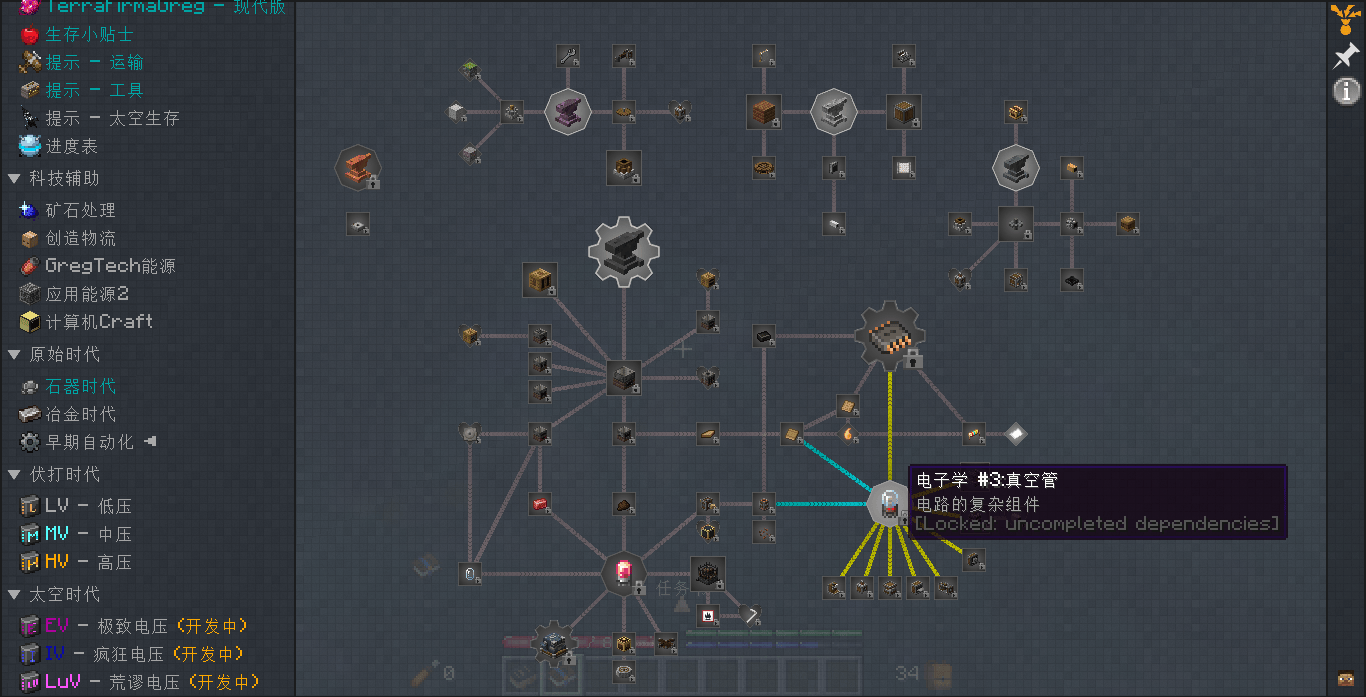Open the 提示 - 太空生存 chapter
Image resolution: width=1366 pixels, height=697 pixels.
tap(112, 118)
